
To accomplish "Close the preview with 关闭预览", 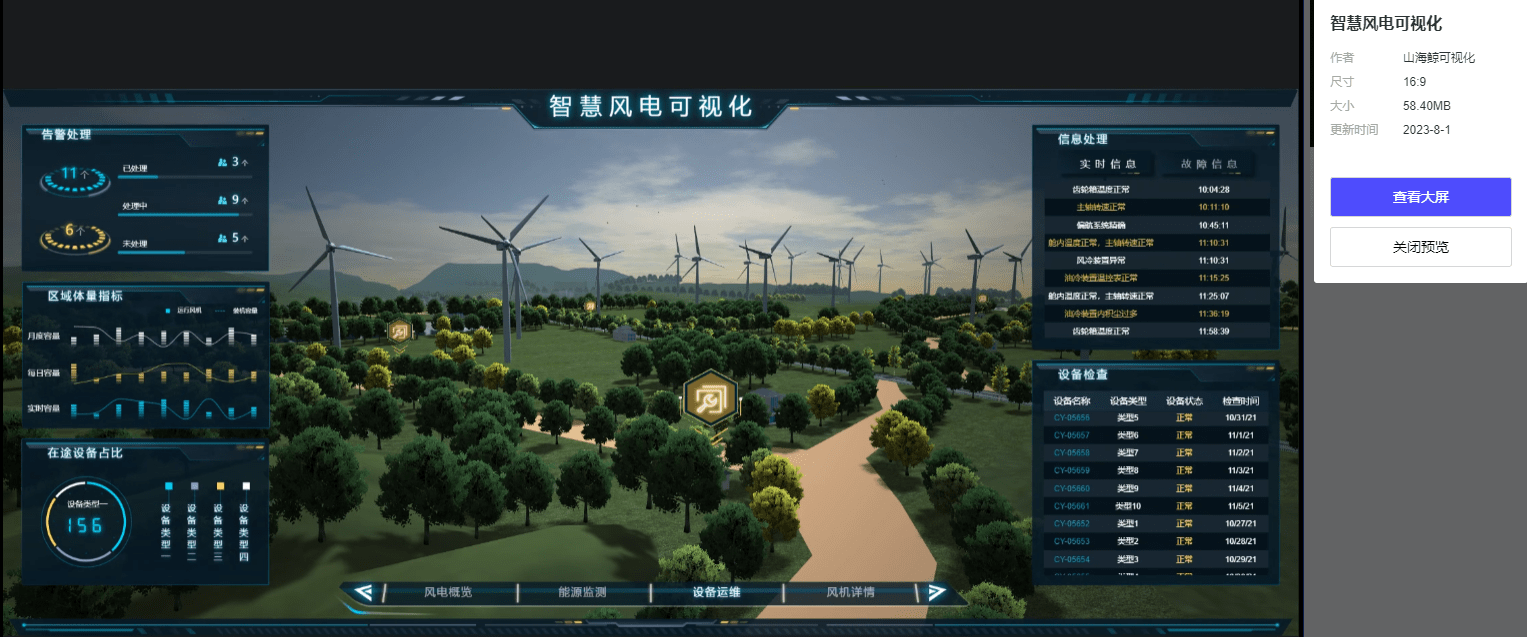I will 1420,247.
